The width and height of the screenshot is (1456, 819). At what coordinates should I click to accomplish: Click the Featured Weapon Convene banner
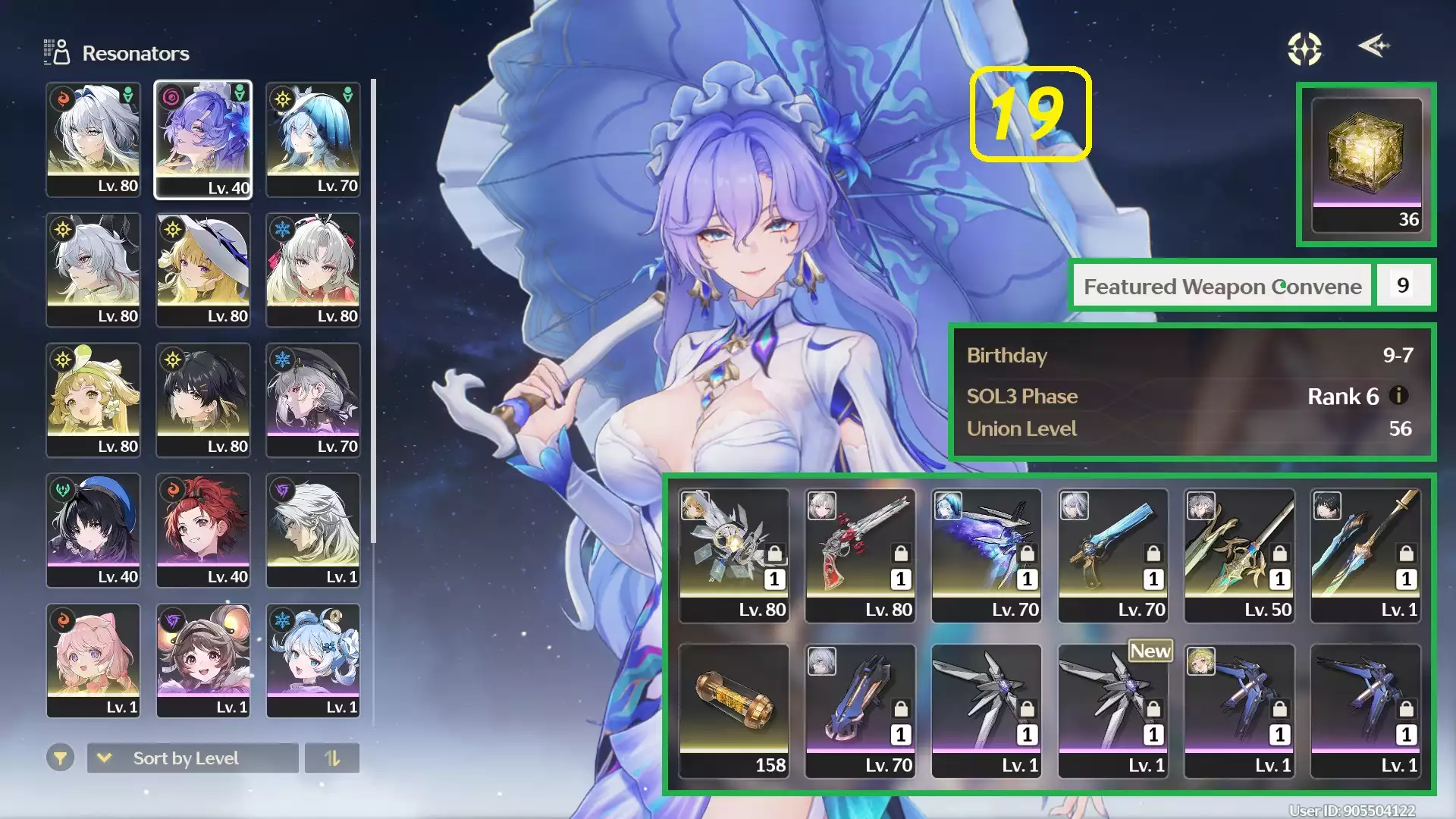pos(1222,286)
